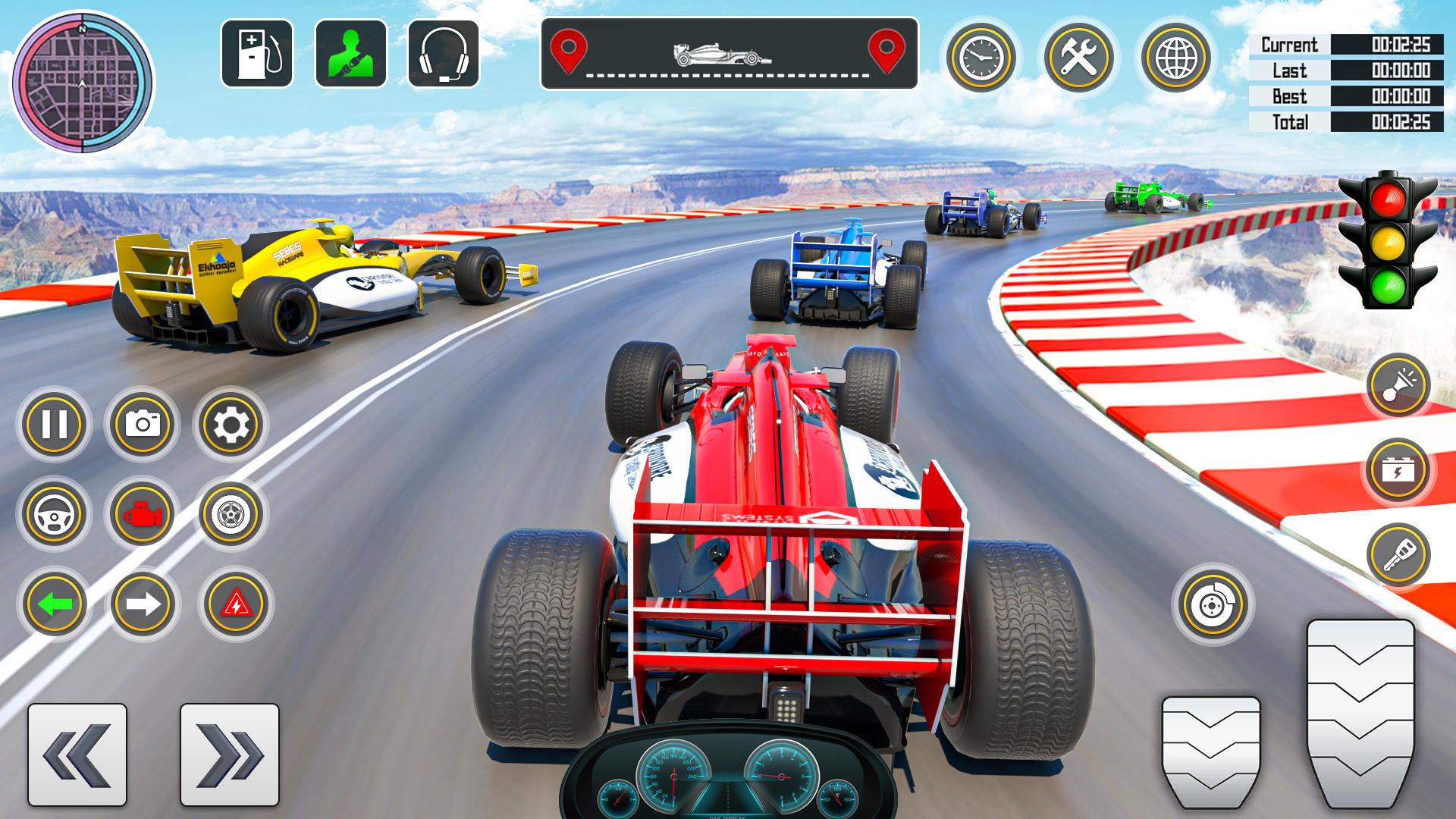This screenshot has width=1456, height=819.
Task: Open the settings gear menu
Action: click(231, 425)
